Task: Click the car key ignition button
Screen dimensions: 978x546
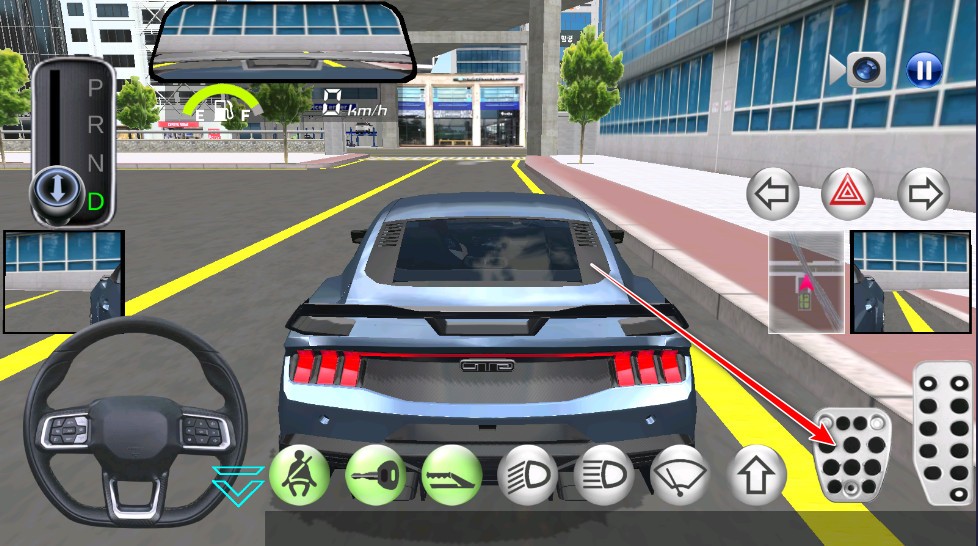Action: 375,475
